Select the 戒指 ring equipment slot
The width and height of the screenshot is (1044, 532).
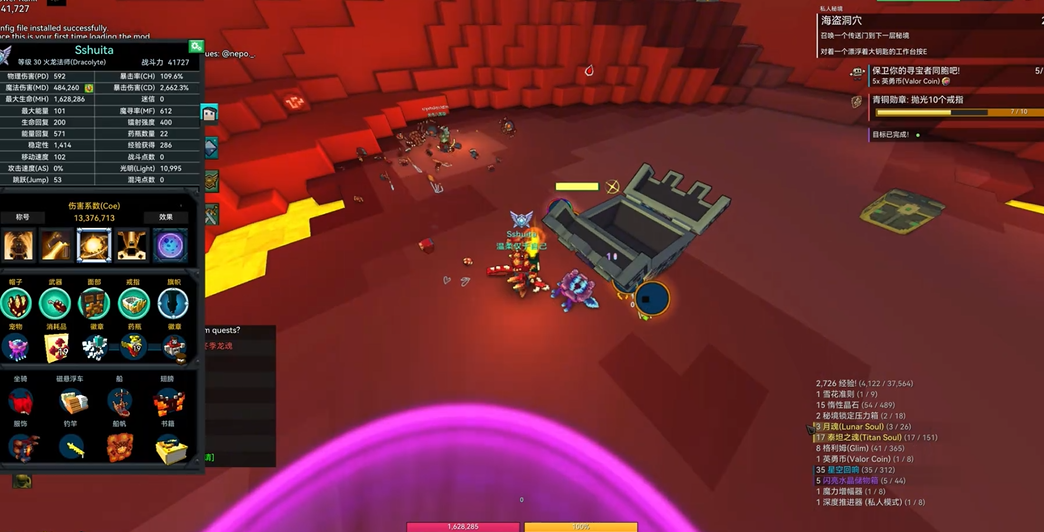[x=133, y=304]
